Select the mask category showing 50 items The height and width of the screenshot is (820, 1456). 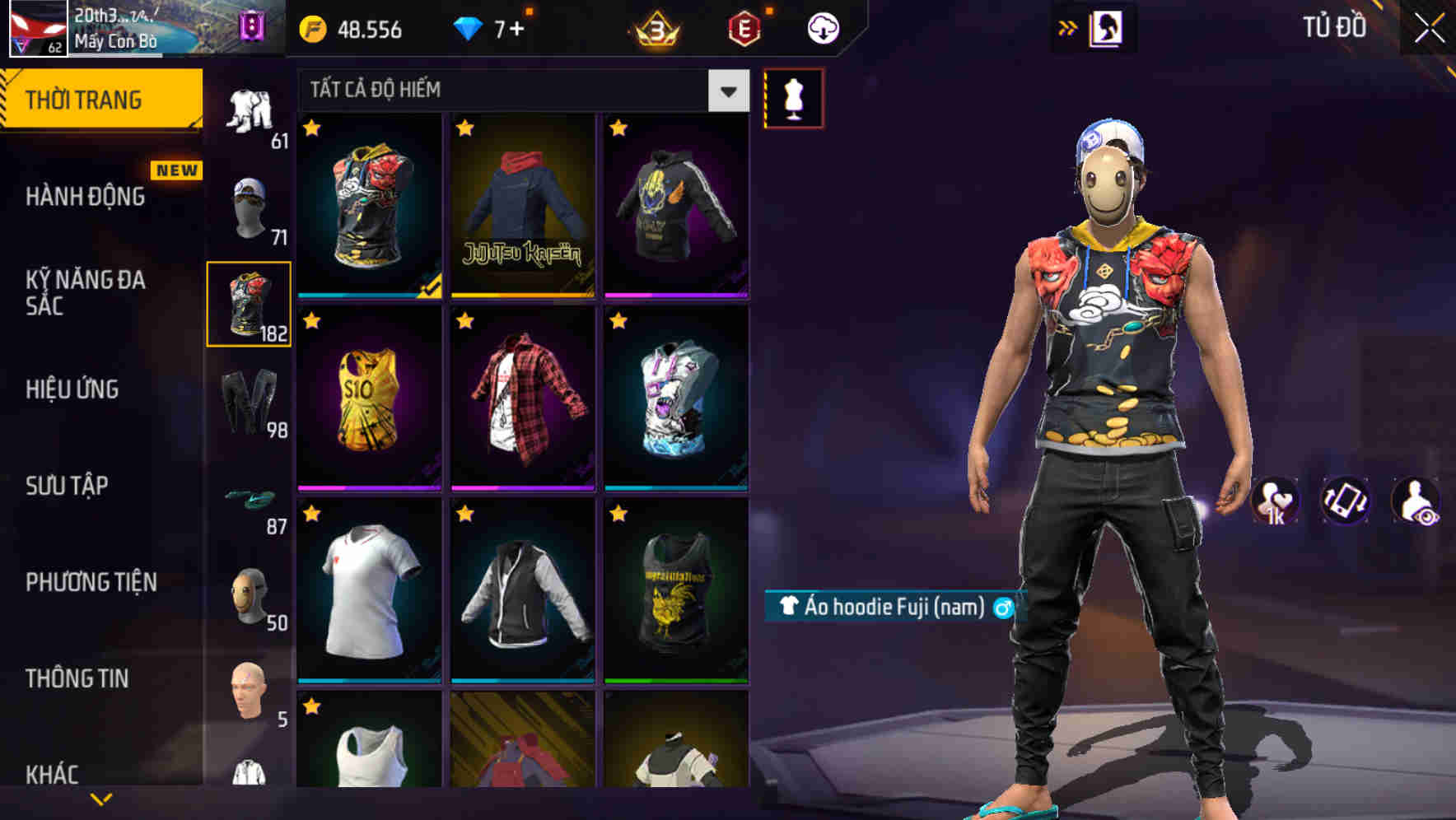tap(250, 597)
